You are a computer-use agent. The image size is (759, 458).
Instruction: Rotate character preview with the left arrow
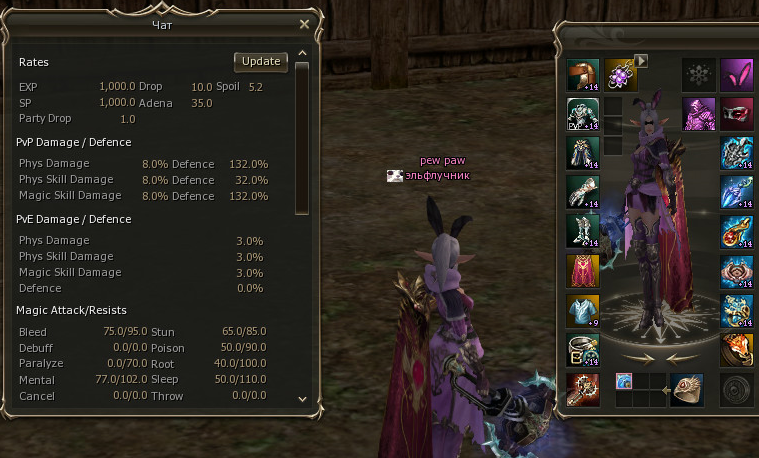[x=636, y=355]
